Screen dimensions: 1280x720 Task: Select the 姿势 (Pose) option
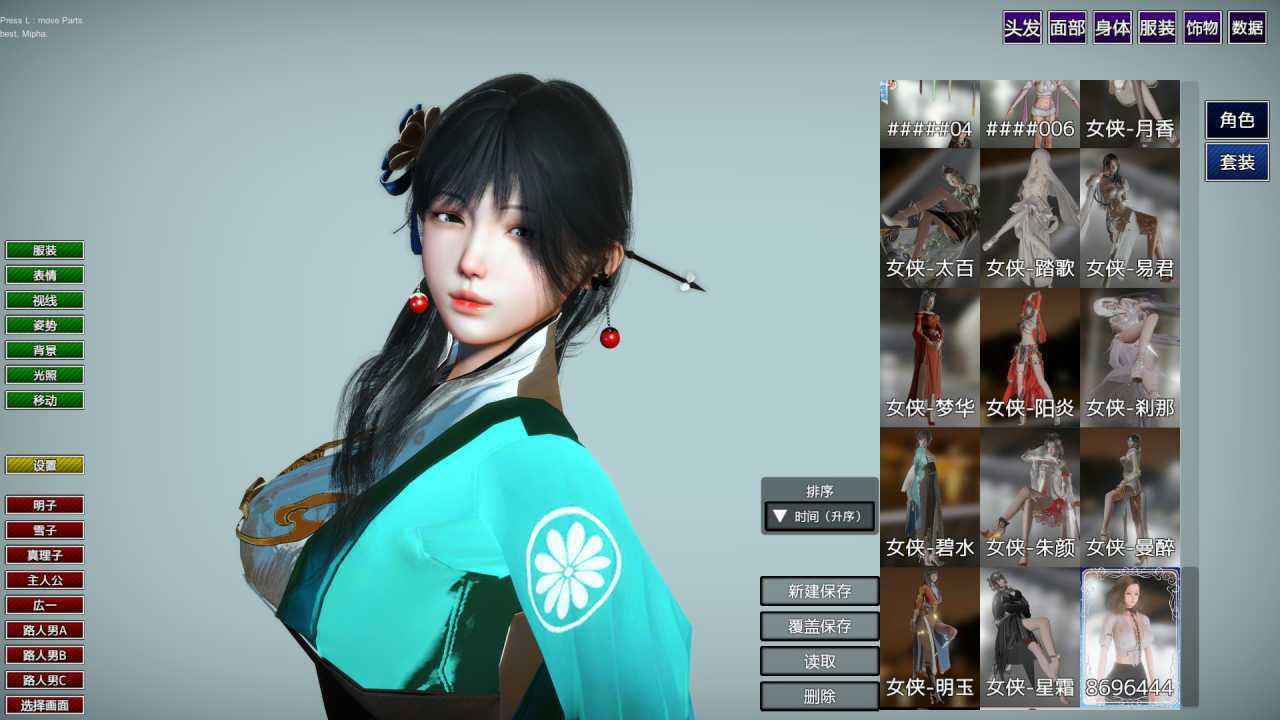point(44,324)
